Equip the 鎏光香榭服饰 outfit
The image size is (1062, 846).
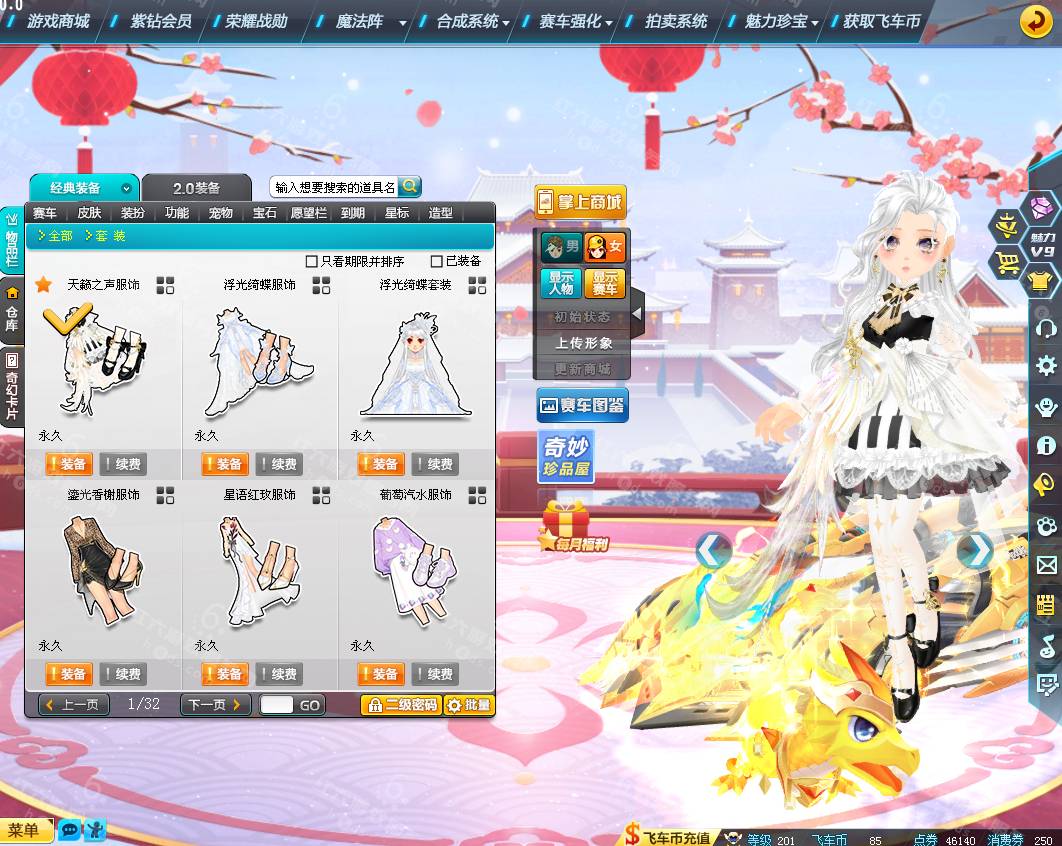(x=69, y=674)
